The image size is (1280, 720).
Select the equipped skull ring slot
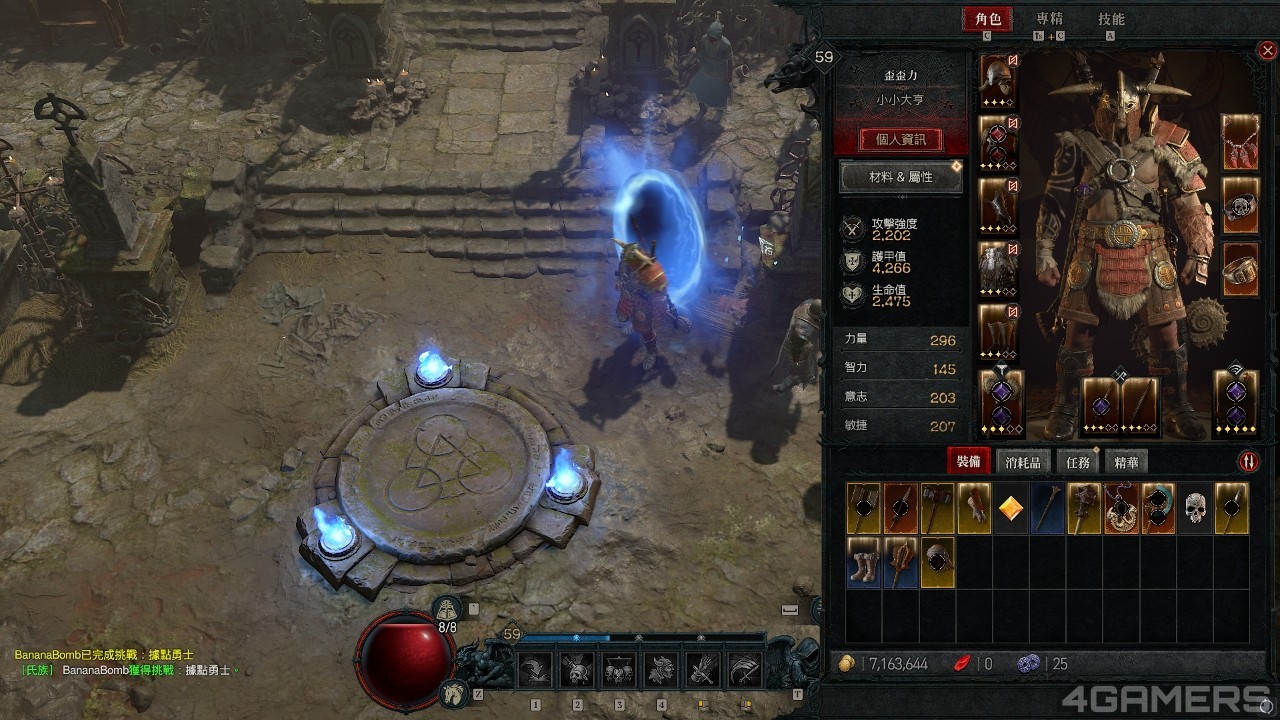pos(1241,205)
